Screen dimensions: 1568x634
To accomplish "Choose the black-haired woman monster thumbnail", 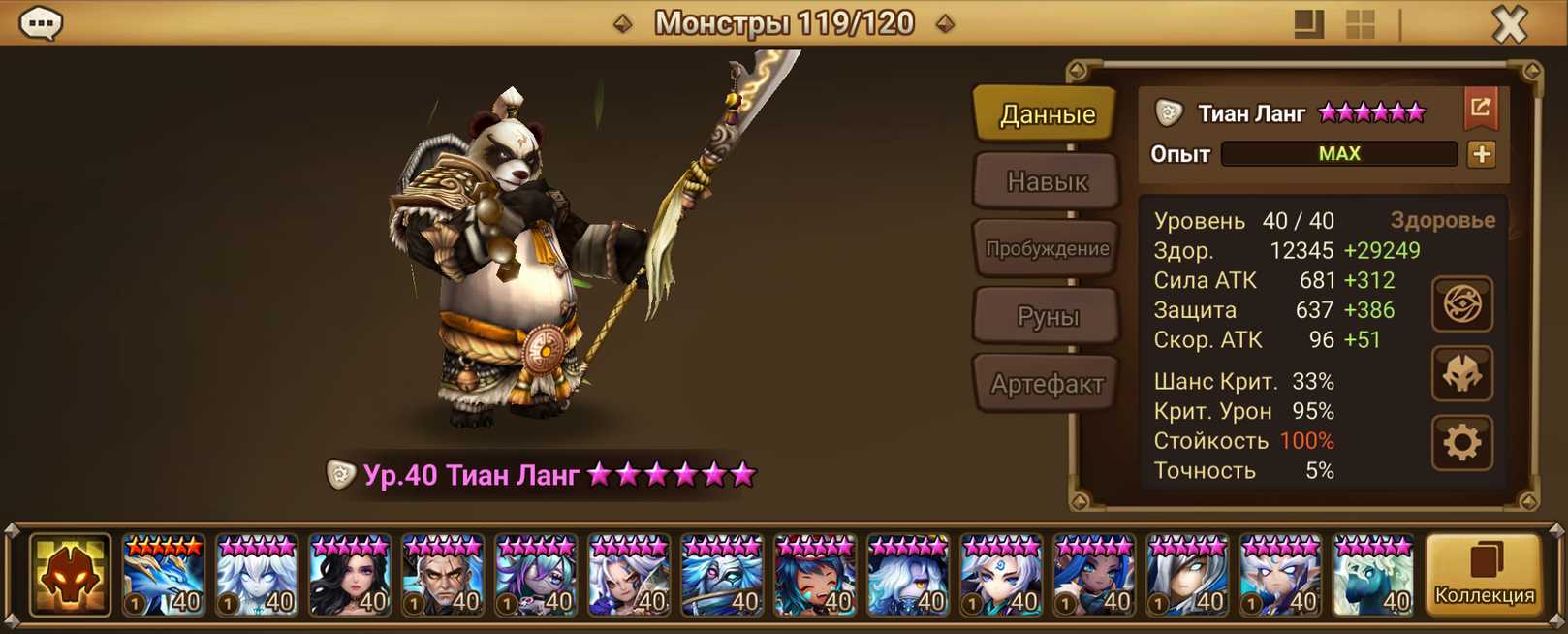I will (350, 576).
